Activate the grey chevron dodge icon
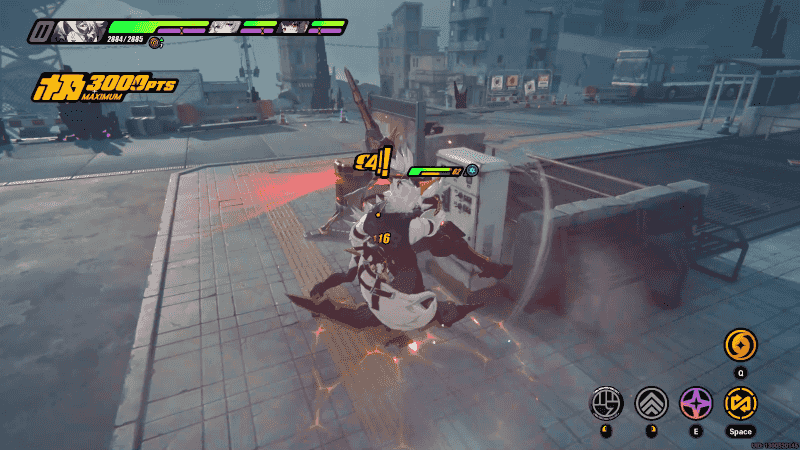The width and height of the screenshot is (800, 450). (651, 403)
